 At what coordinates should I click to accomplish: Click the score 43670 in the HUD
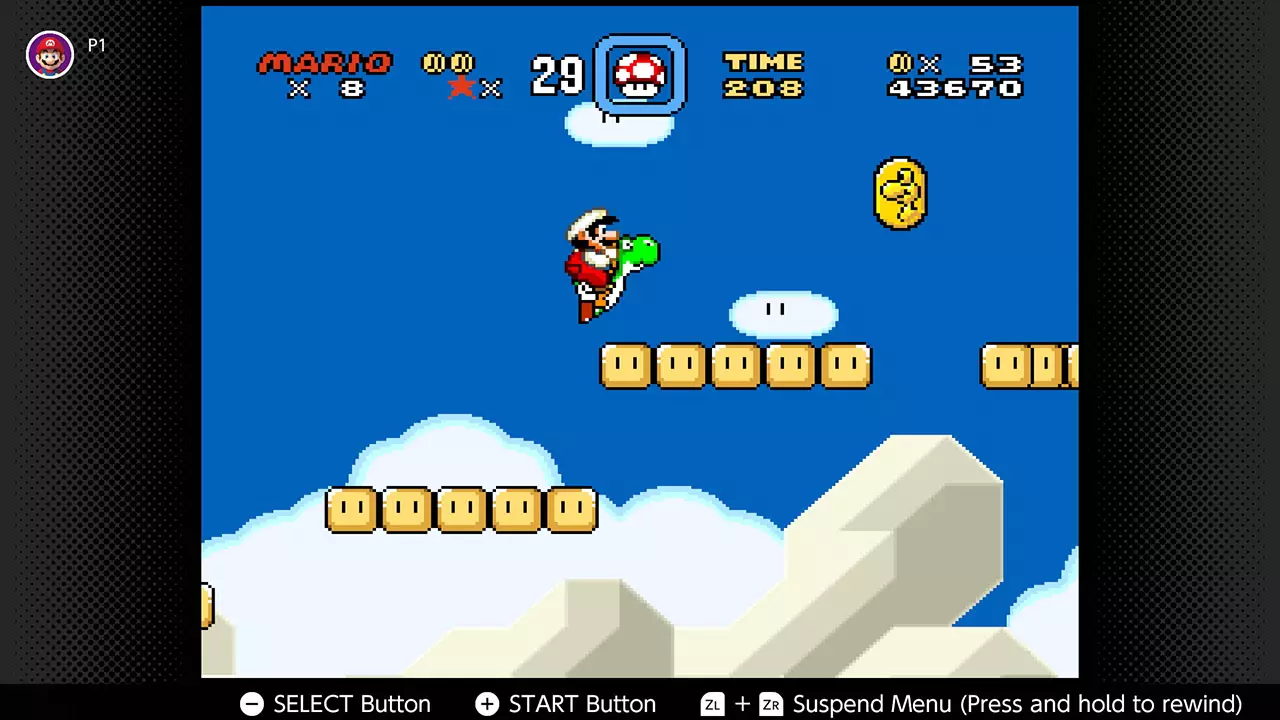[x=953, y=88]
